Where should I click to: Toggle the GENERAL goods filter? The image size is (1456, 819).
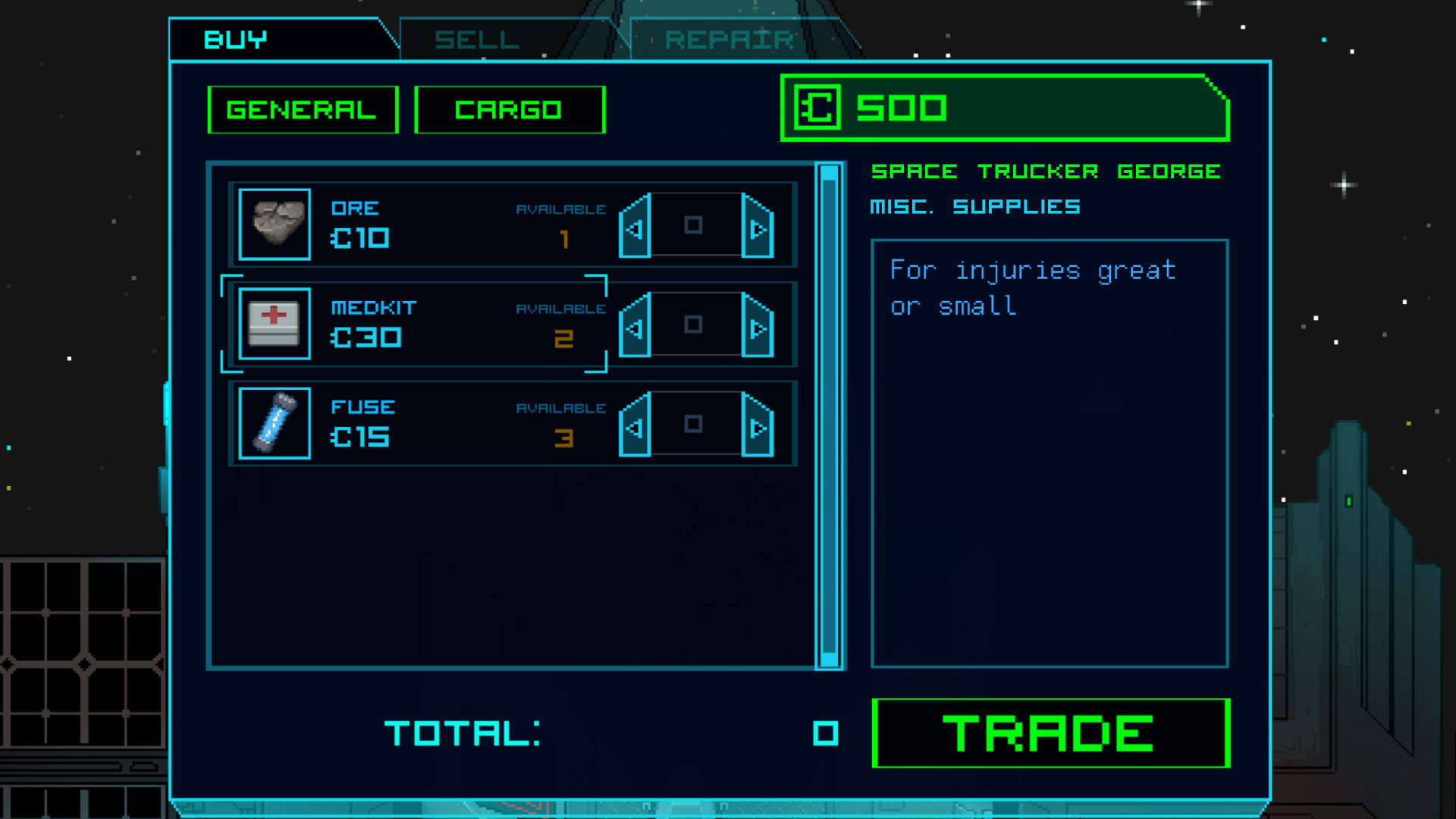coord(302,108)
